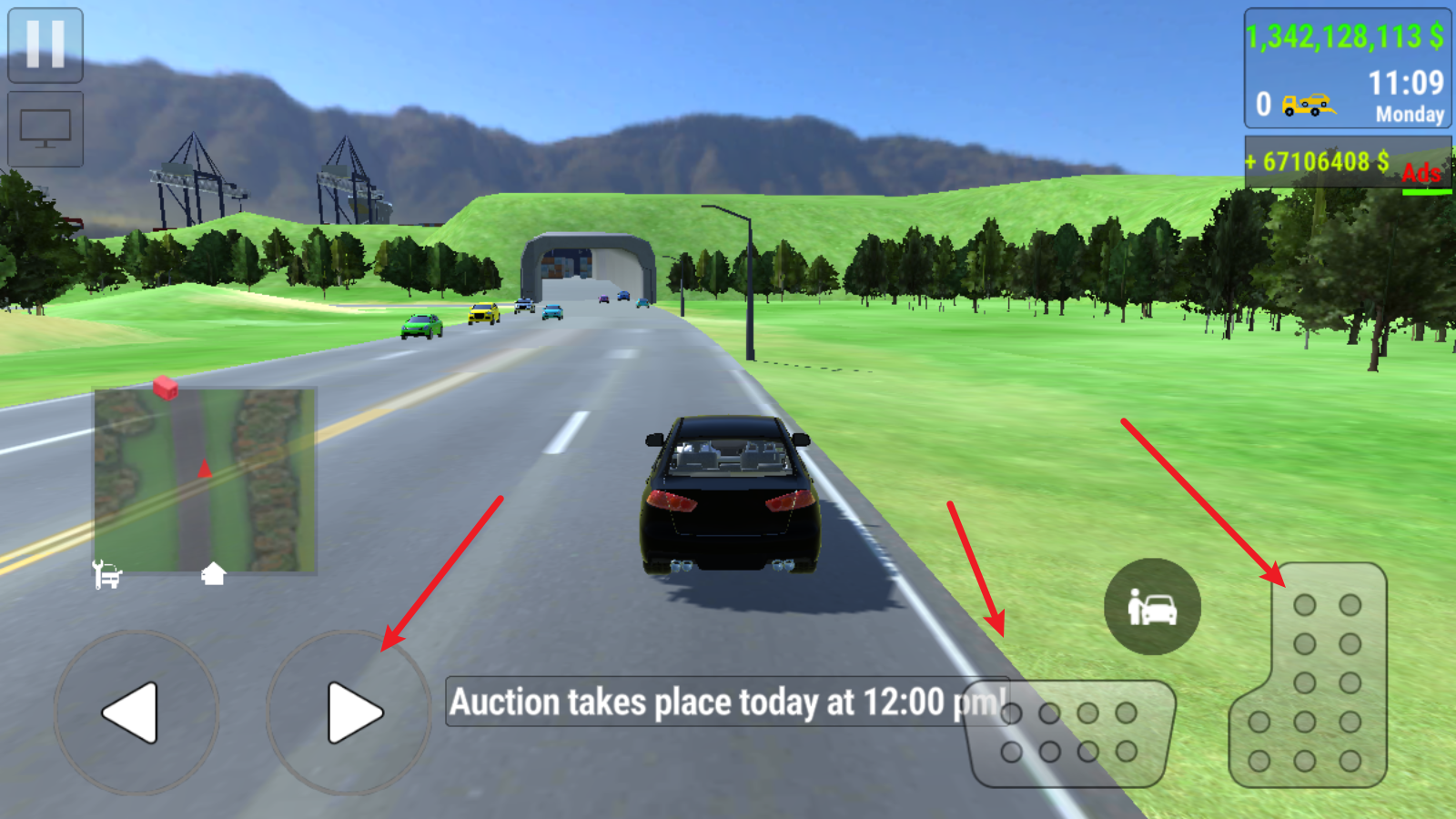Hit the brake pedal
The height and width of the screenshot is (819, 1456).
point(1071,733)
